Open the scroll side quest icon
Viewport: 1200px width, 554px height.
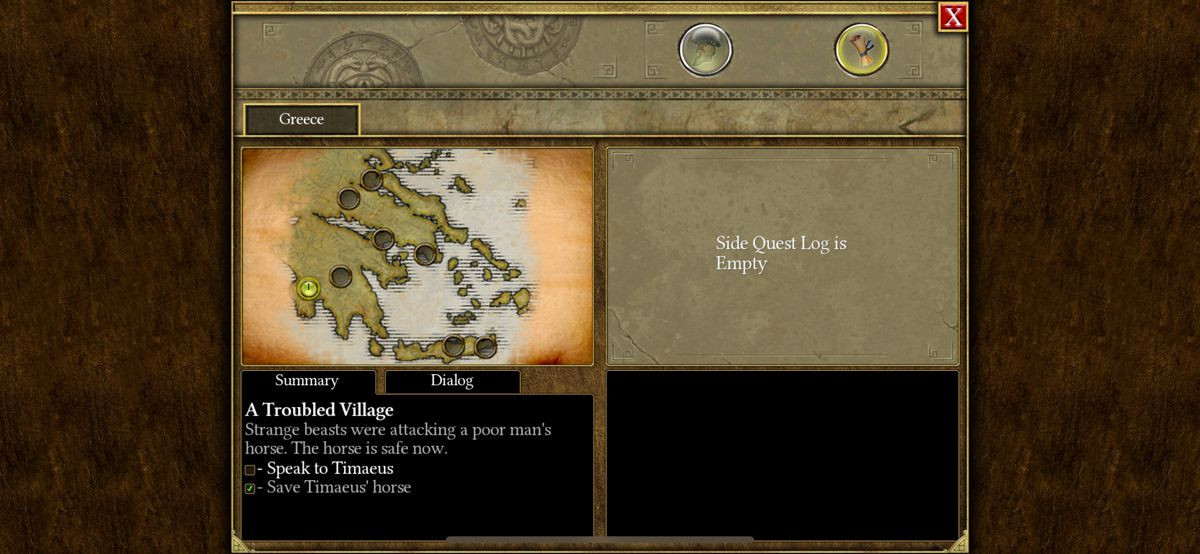coord(861,50)
